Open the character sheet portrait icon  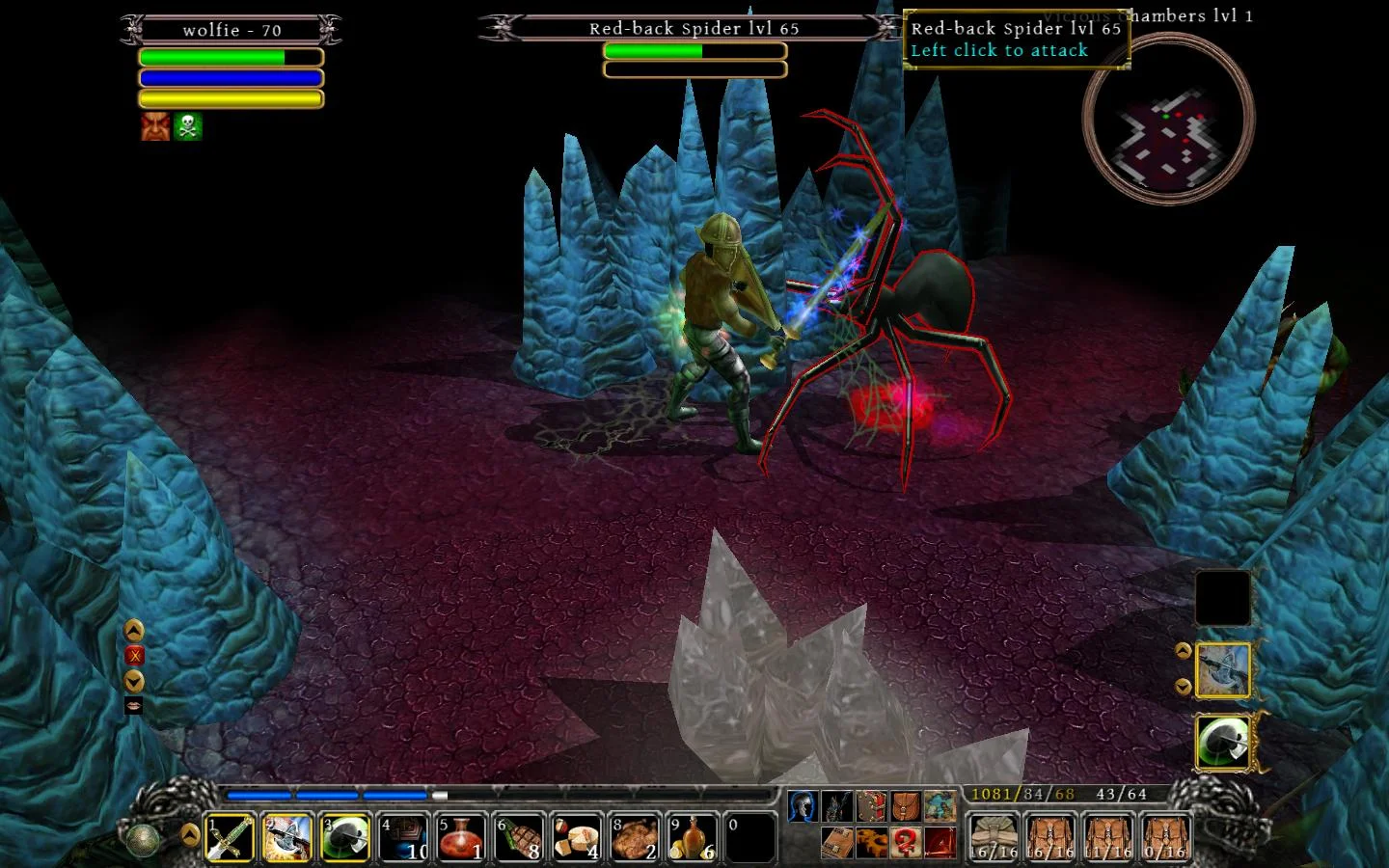pos(803,804)
